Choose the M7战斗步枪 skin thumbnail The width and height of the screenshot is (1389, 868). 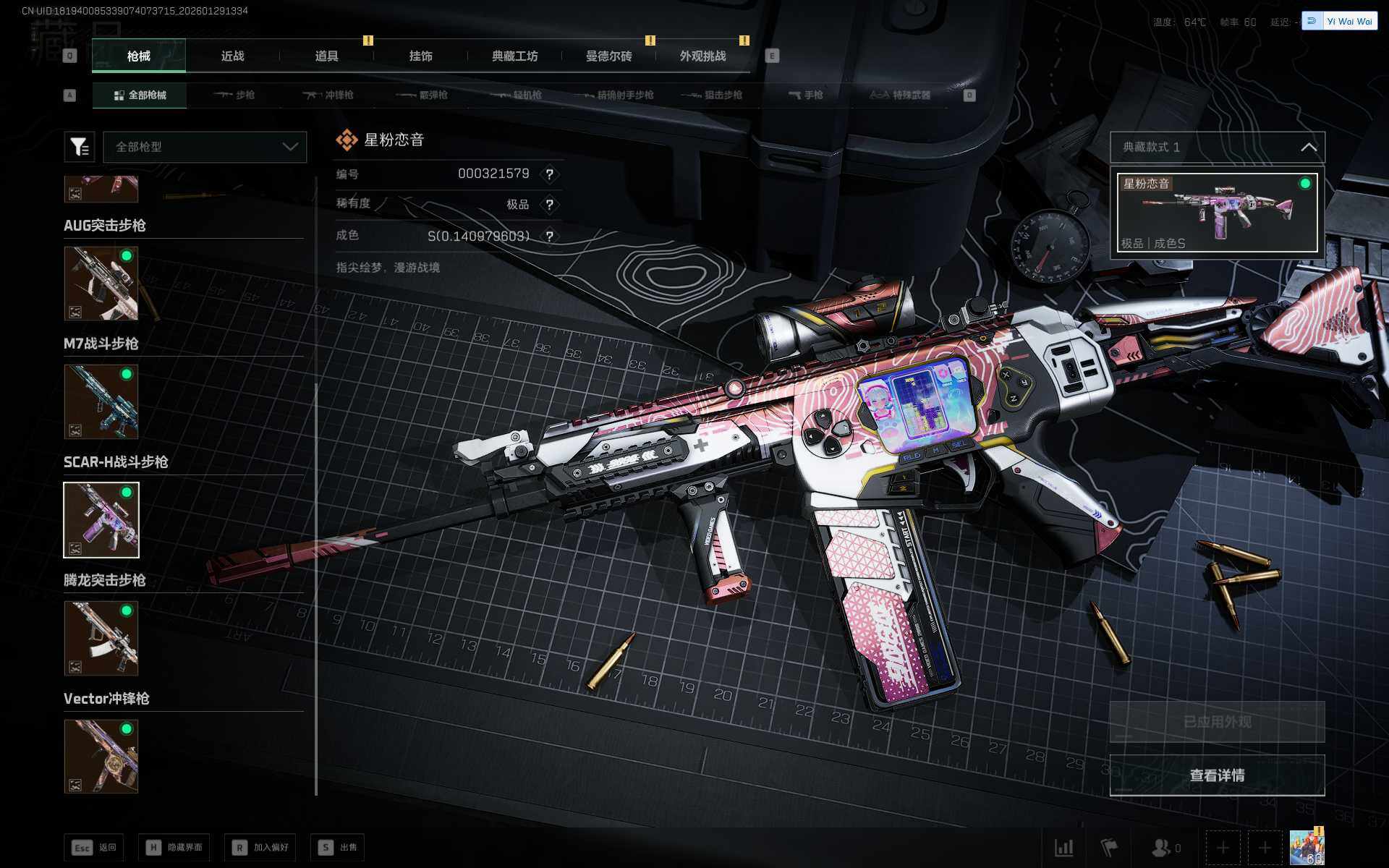(101, 401)
